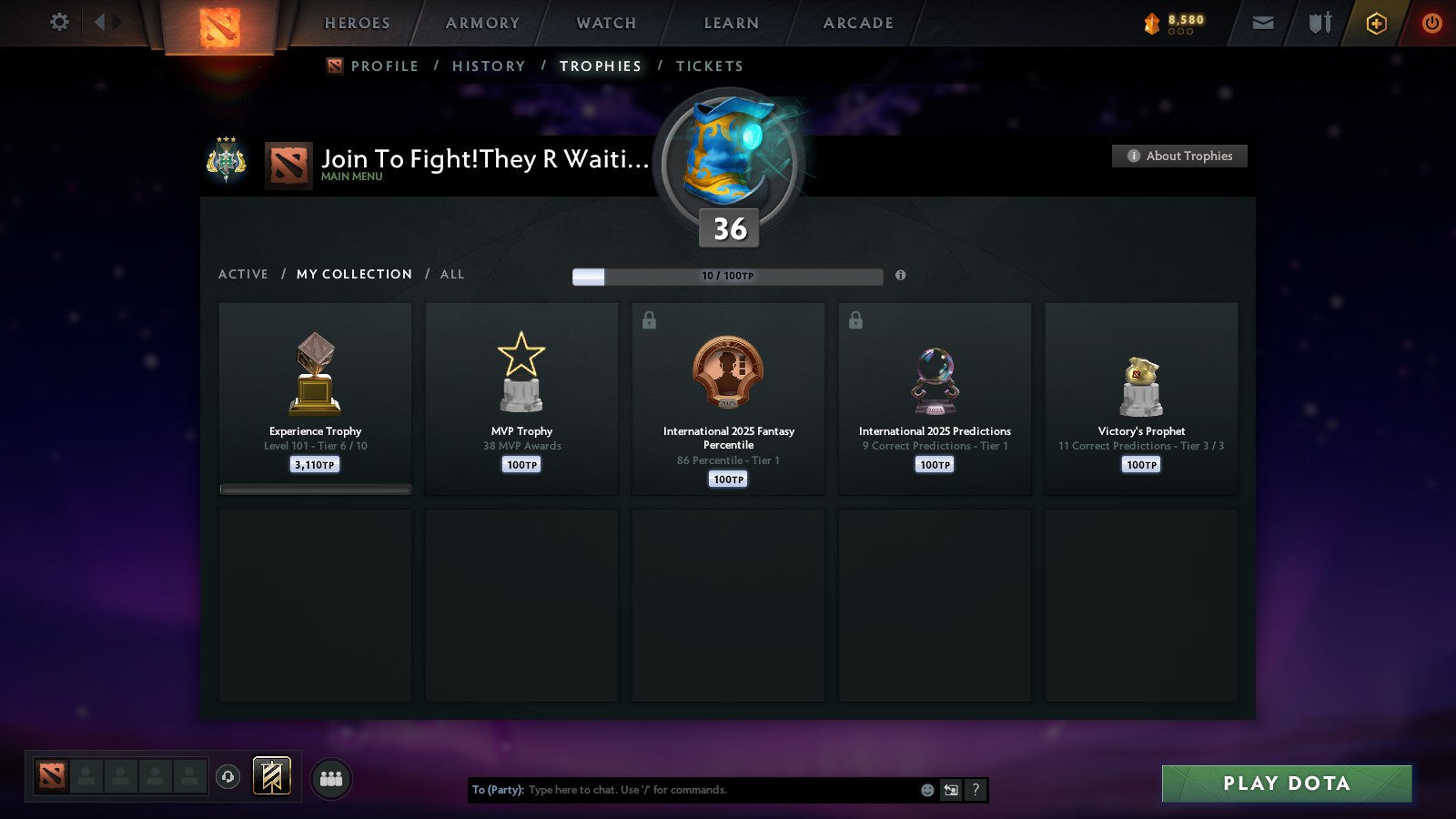
Task: Select the MVP Trophy card
Action: point(521,399)
